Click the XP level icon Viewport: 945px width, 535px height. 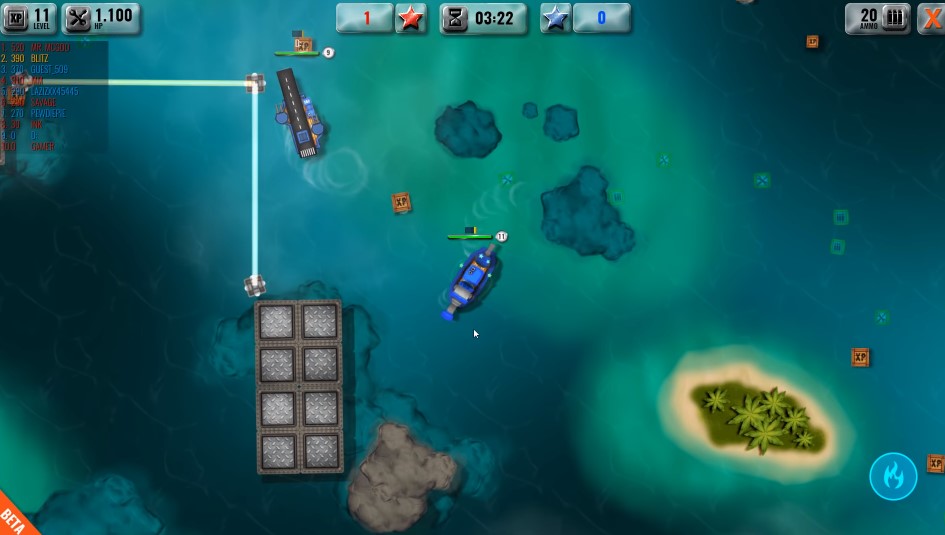[x=16, y=18]
